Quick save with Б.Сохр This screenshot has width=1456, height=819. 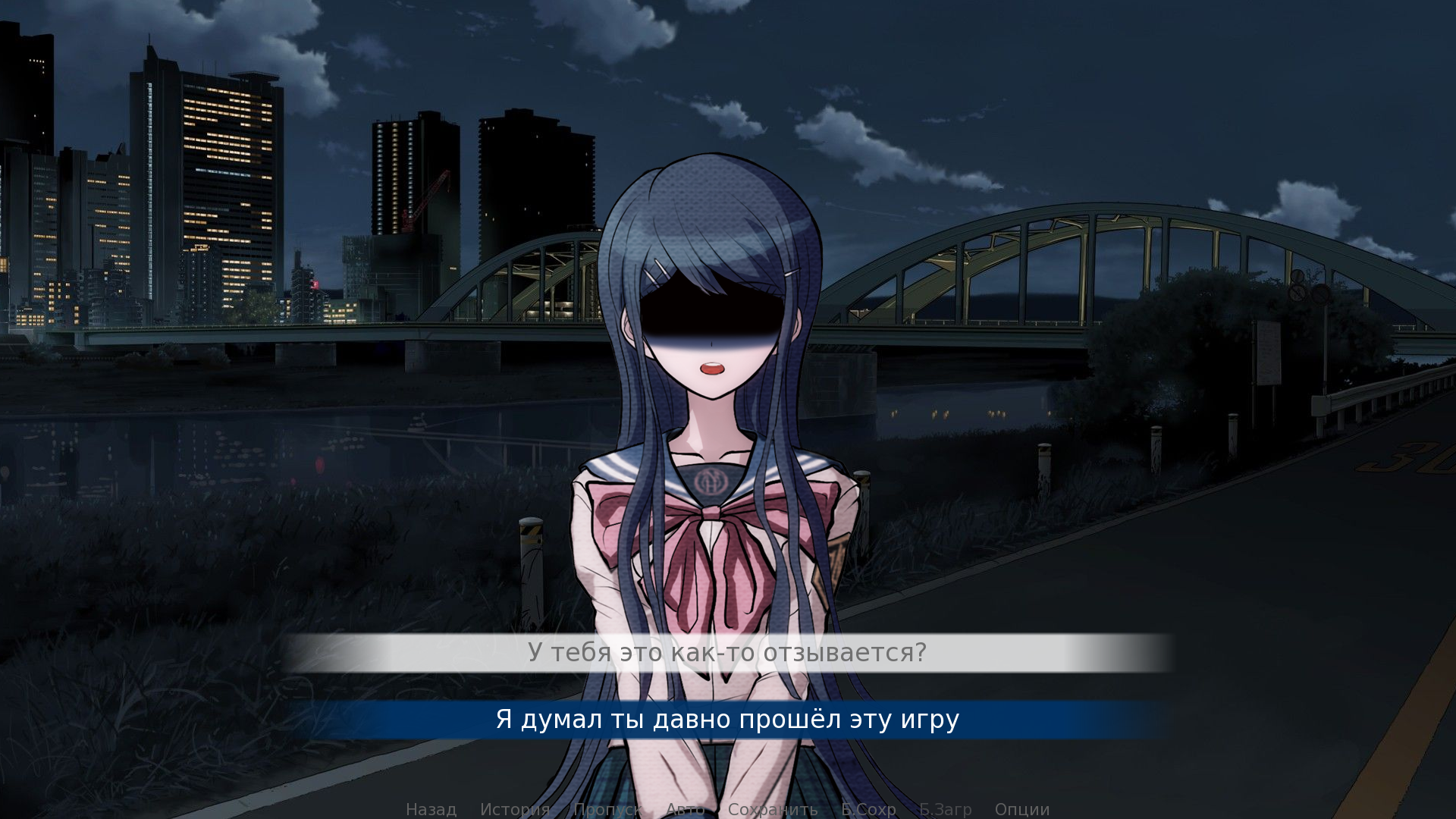click(868, 809)
